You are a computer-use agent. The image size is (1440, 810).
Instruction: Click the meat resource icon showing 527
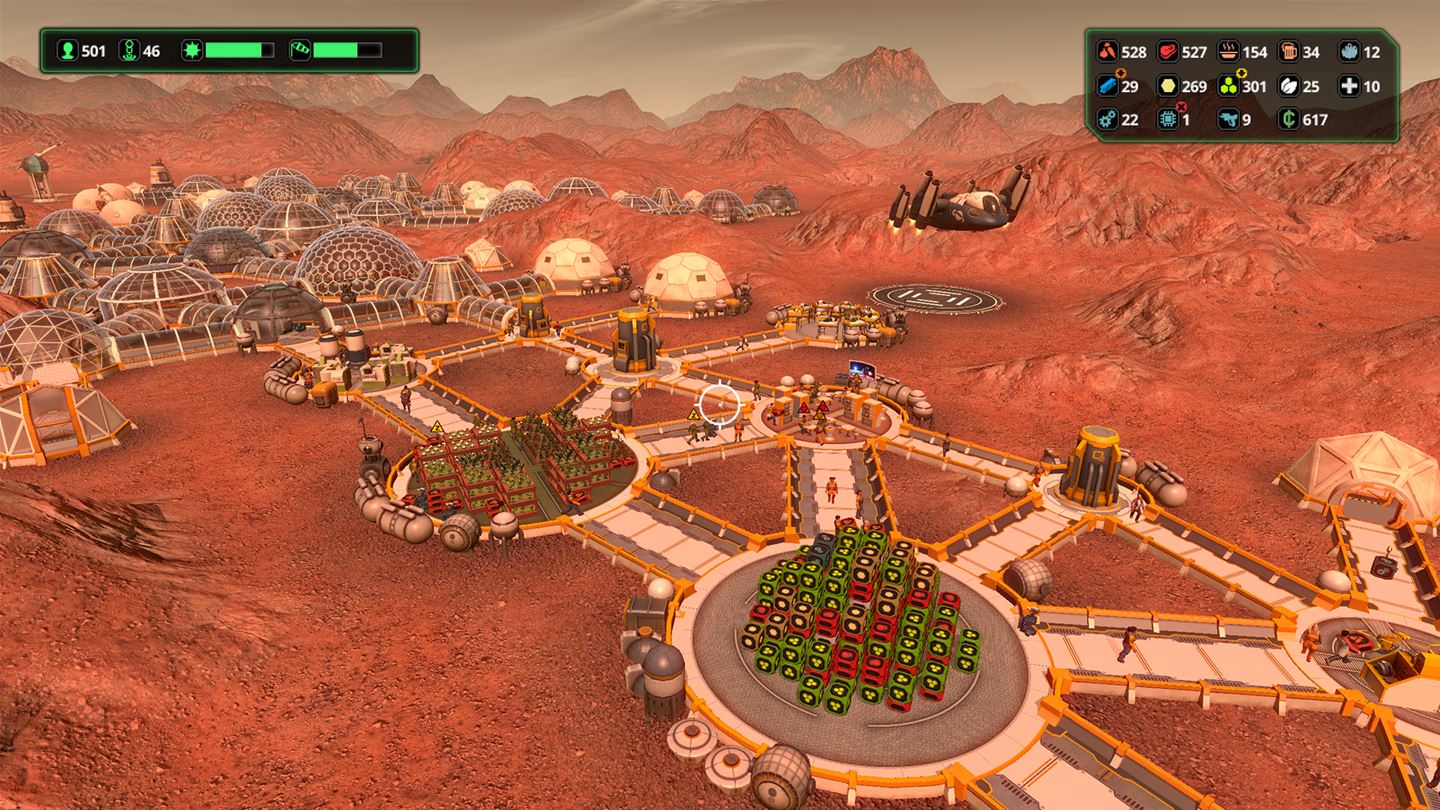[x=1166, y=51]
